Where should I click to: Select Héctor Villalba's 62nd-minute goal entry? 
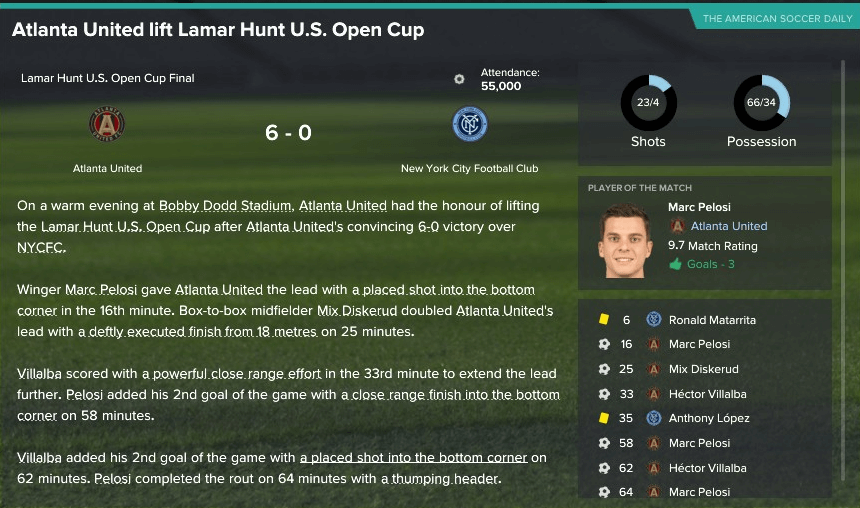tap(707, 467)
